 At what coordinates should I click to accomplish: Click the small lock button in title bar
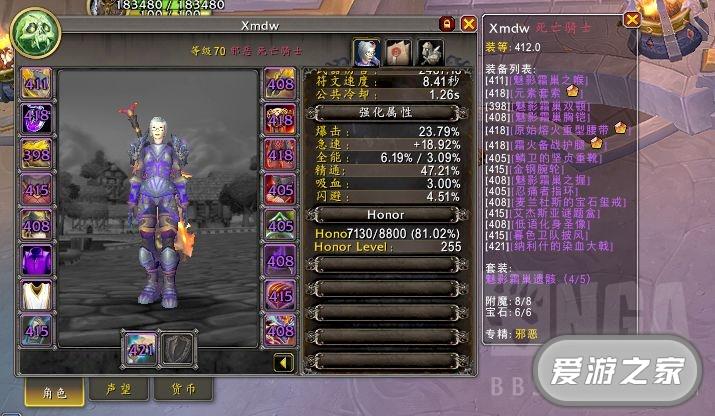tap(447, 23)
